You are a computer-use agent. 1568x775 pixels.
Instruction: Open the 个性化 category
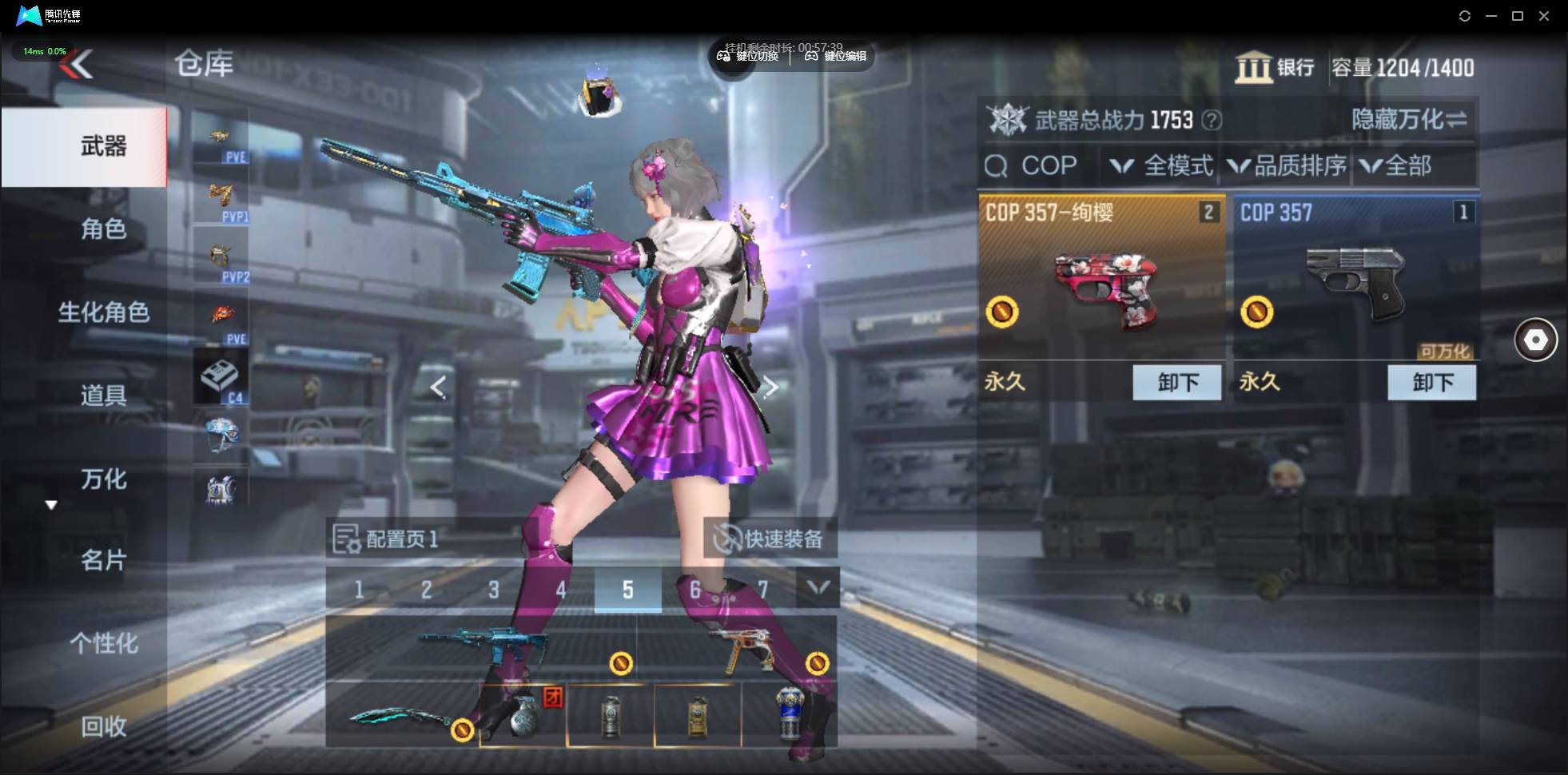point(103,643)
